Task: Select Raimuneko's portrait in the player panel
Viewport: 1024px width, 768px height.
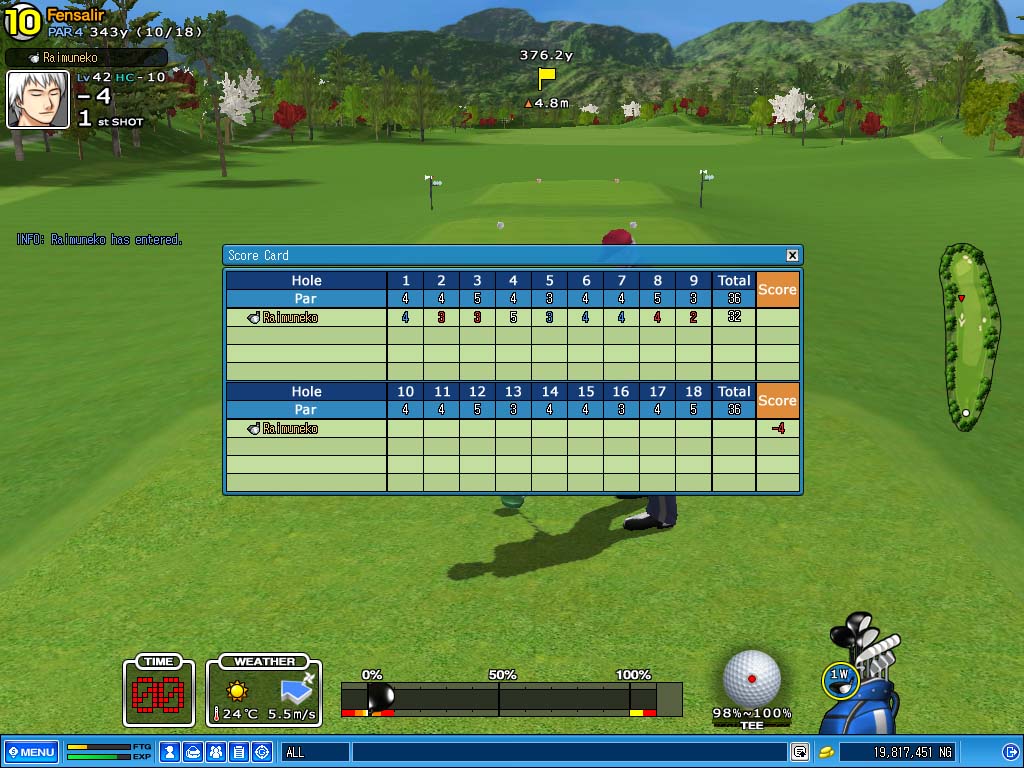Action: [38, 99]
